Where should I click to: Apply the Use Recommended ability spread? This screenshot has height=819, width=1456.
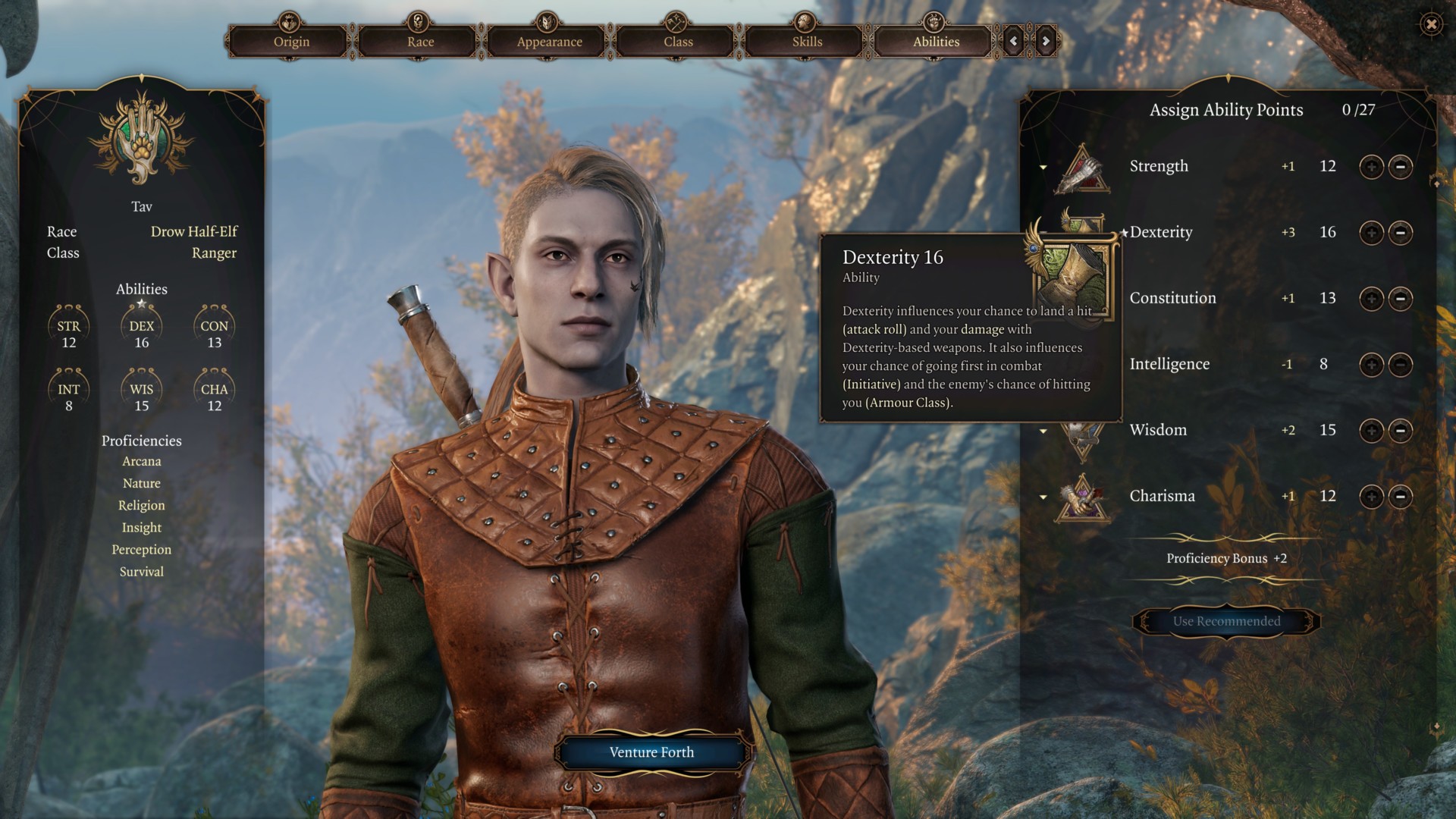coord(1226,622)
